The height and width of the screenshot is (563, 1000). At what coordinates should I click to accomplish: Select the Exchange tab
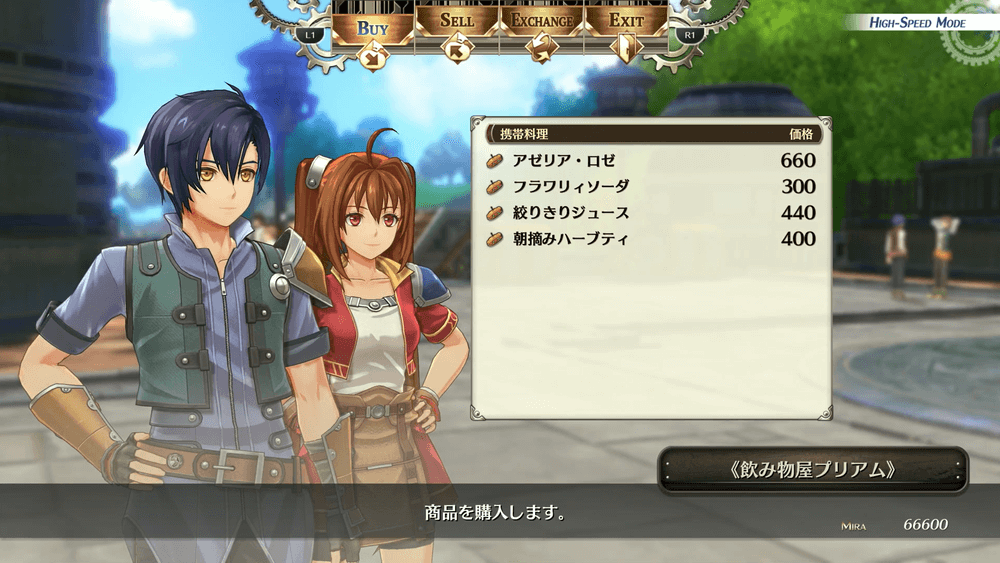click(x=542, y=22)
